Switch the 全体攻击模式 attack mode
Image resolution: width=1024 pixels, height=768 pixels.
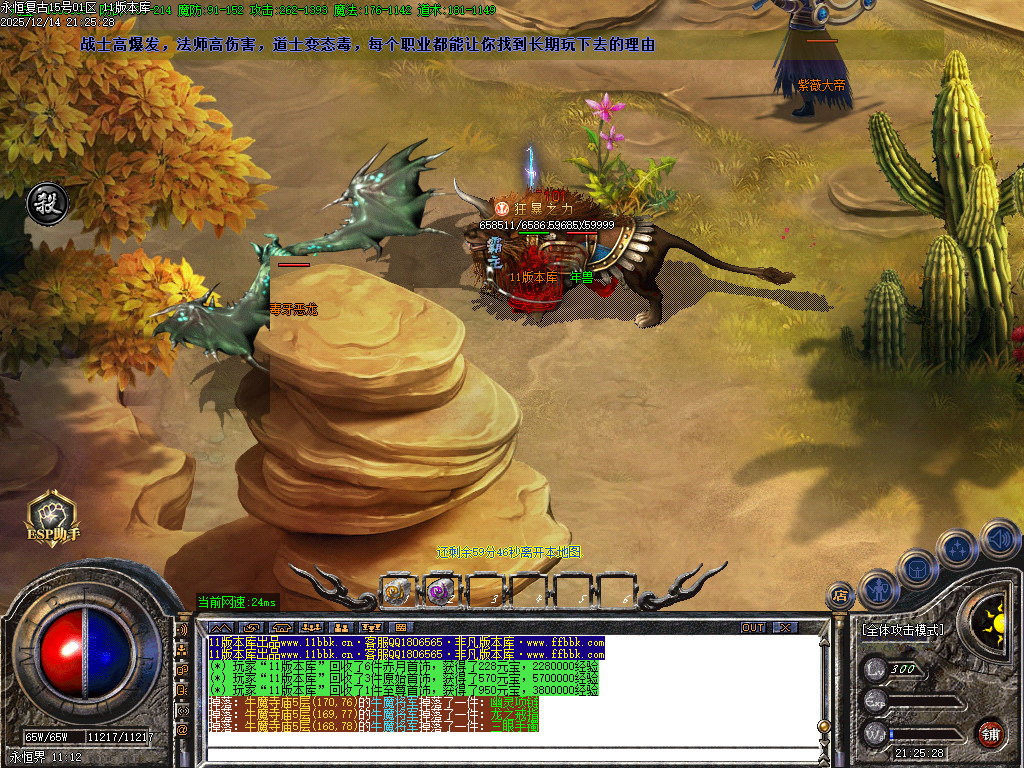click(x=902, y=630)
